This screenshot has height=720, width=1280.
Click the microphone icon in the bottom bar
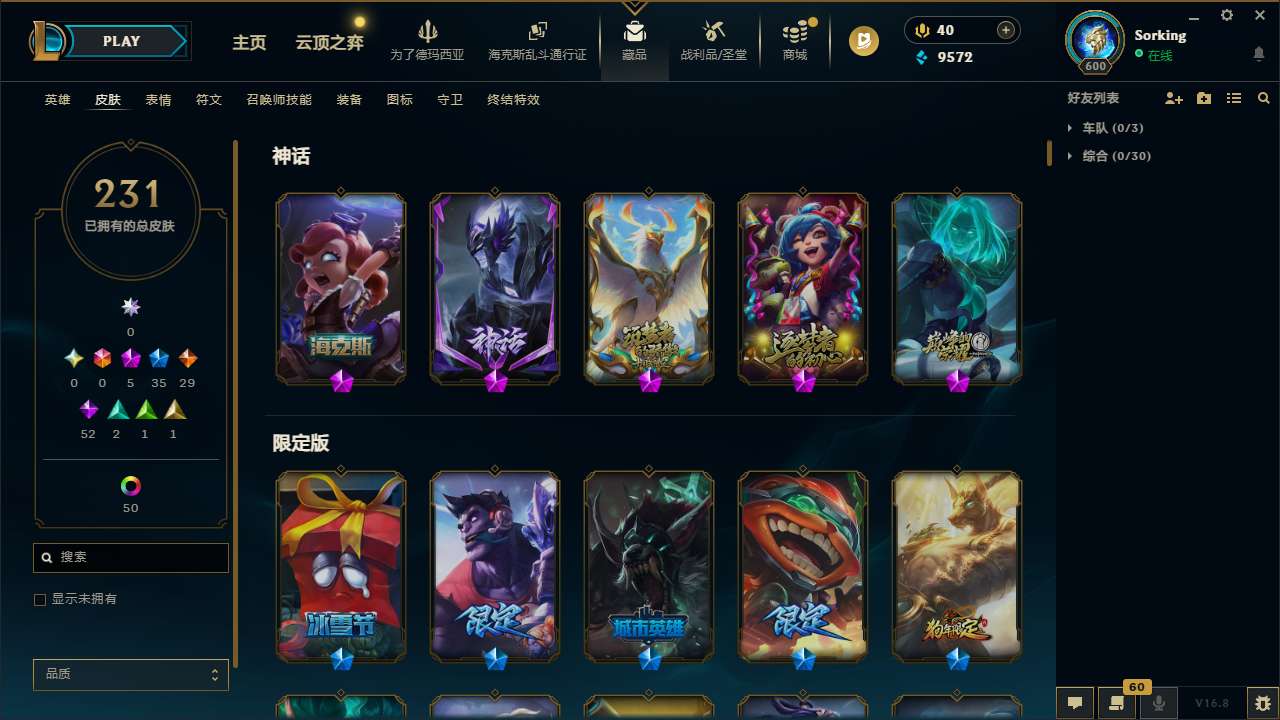click(1160, 703)
